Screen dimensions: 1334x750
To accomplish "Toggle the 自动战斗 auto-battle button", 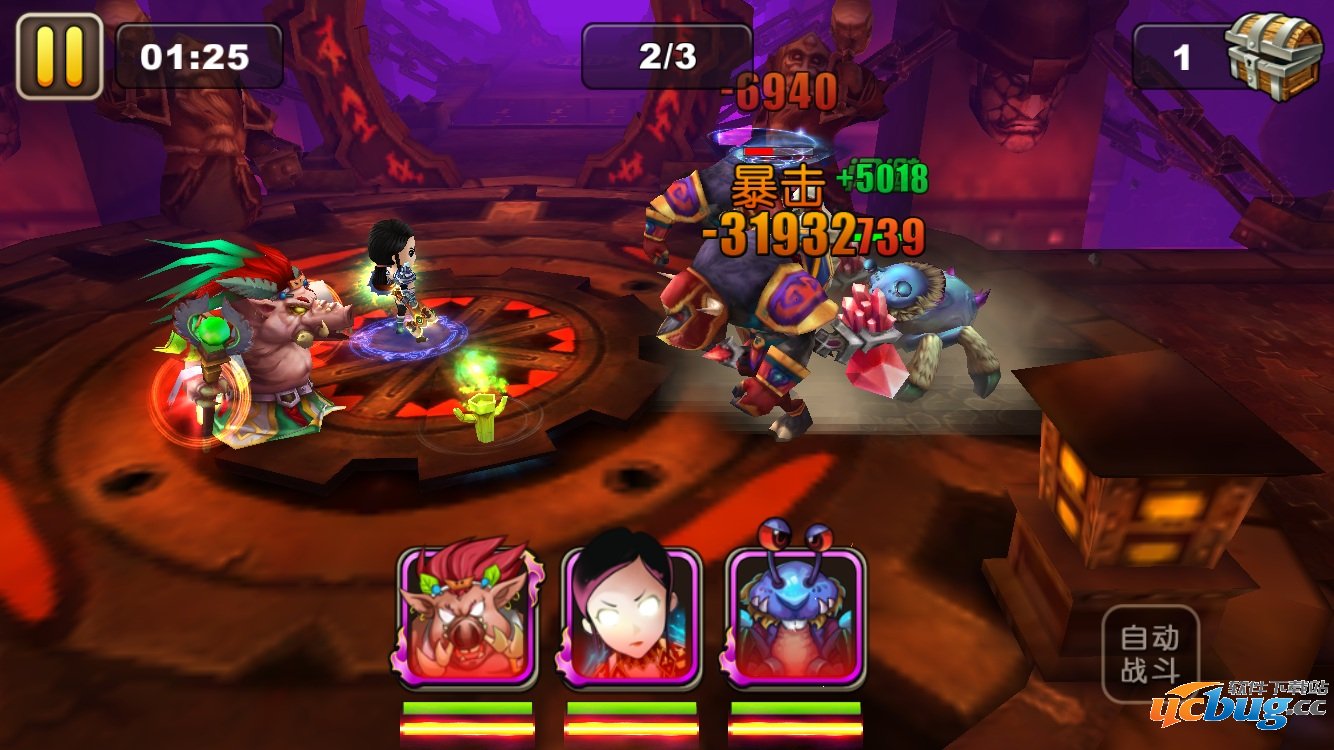I will [x=1150, y=653].
